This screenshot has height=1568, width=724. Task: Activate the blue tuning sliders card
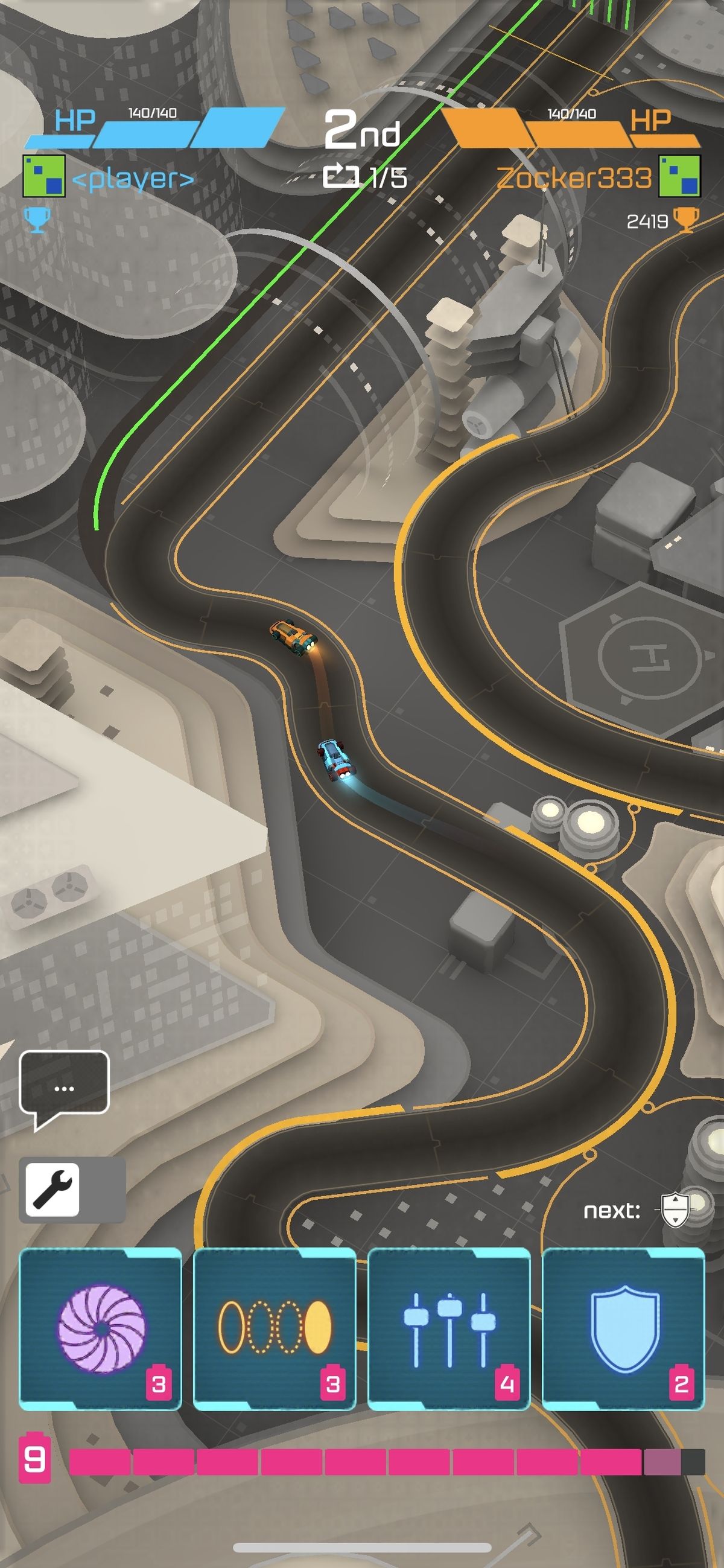pyautogui.click(x=449, y=1328)
